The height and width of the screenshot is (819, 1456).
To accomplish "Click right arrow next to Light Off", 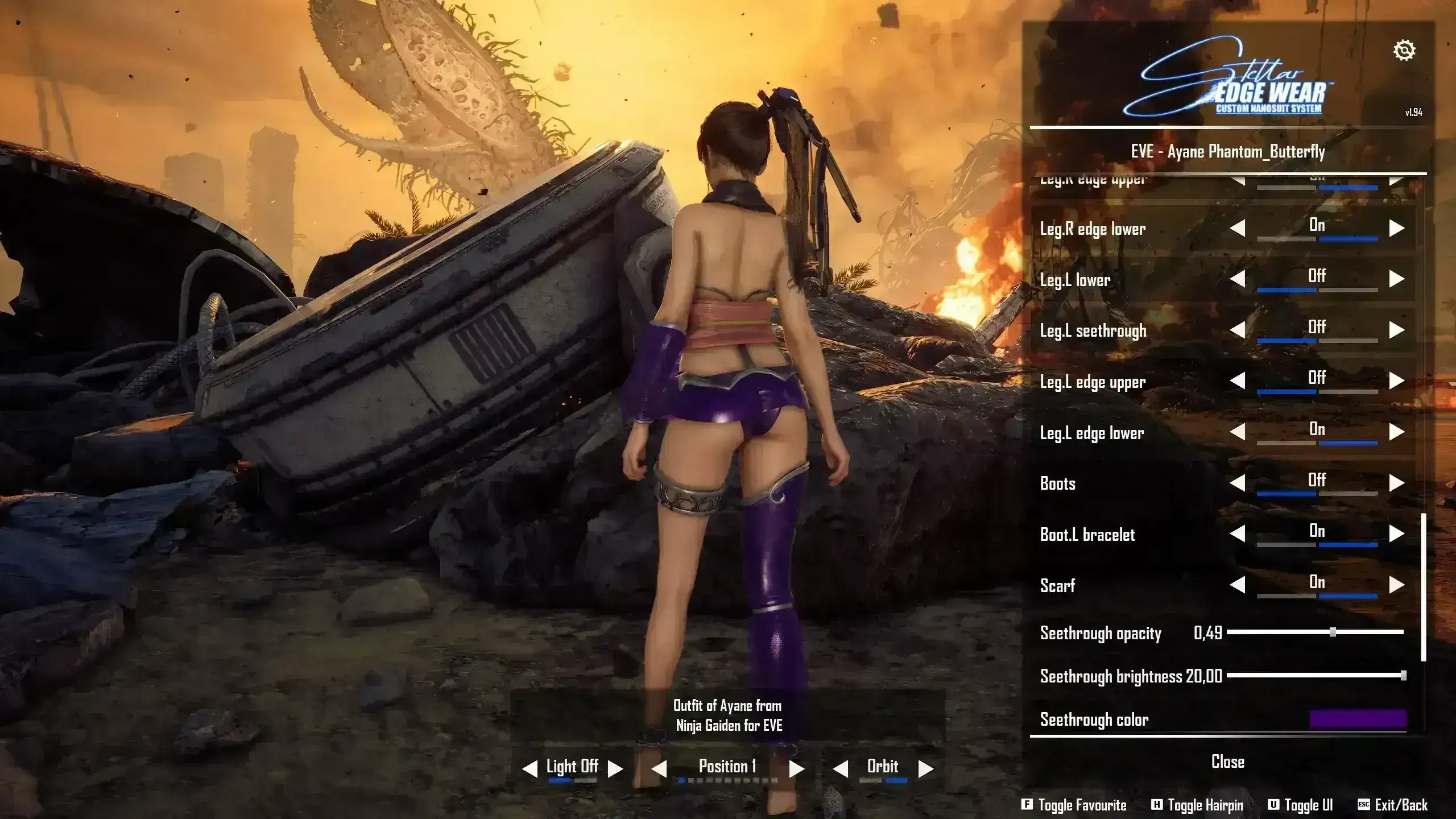I will 615,769.
